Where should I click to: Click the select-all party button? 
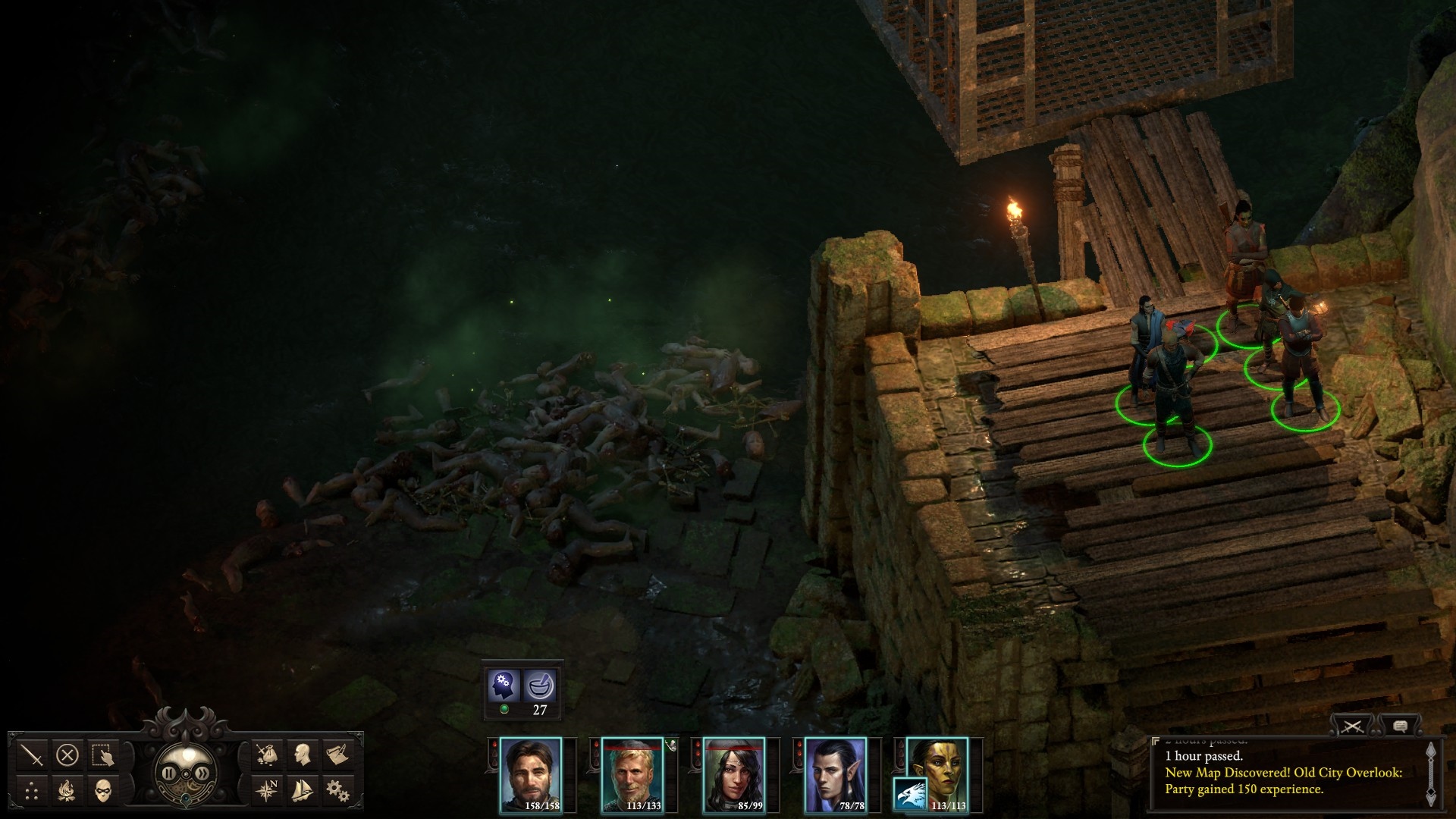pos(102,755)
